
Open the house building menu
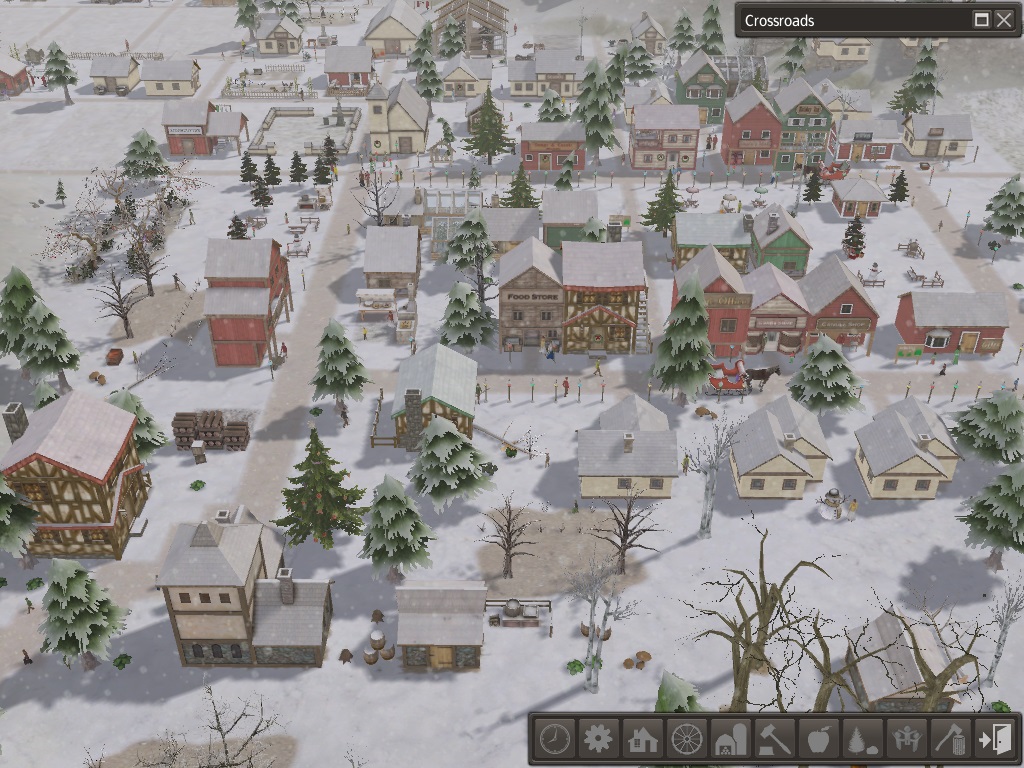click(642, 740)
